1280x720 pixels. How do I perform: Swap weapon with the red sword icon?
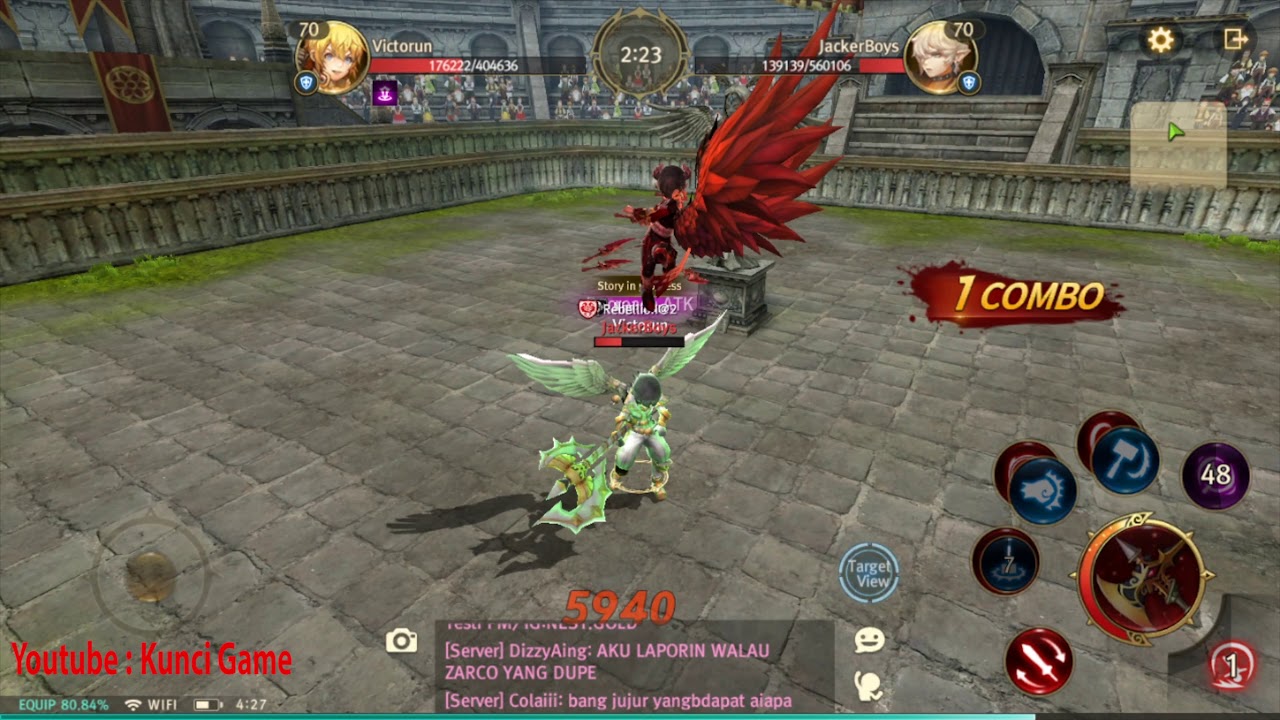(1039, 660)
